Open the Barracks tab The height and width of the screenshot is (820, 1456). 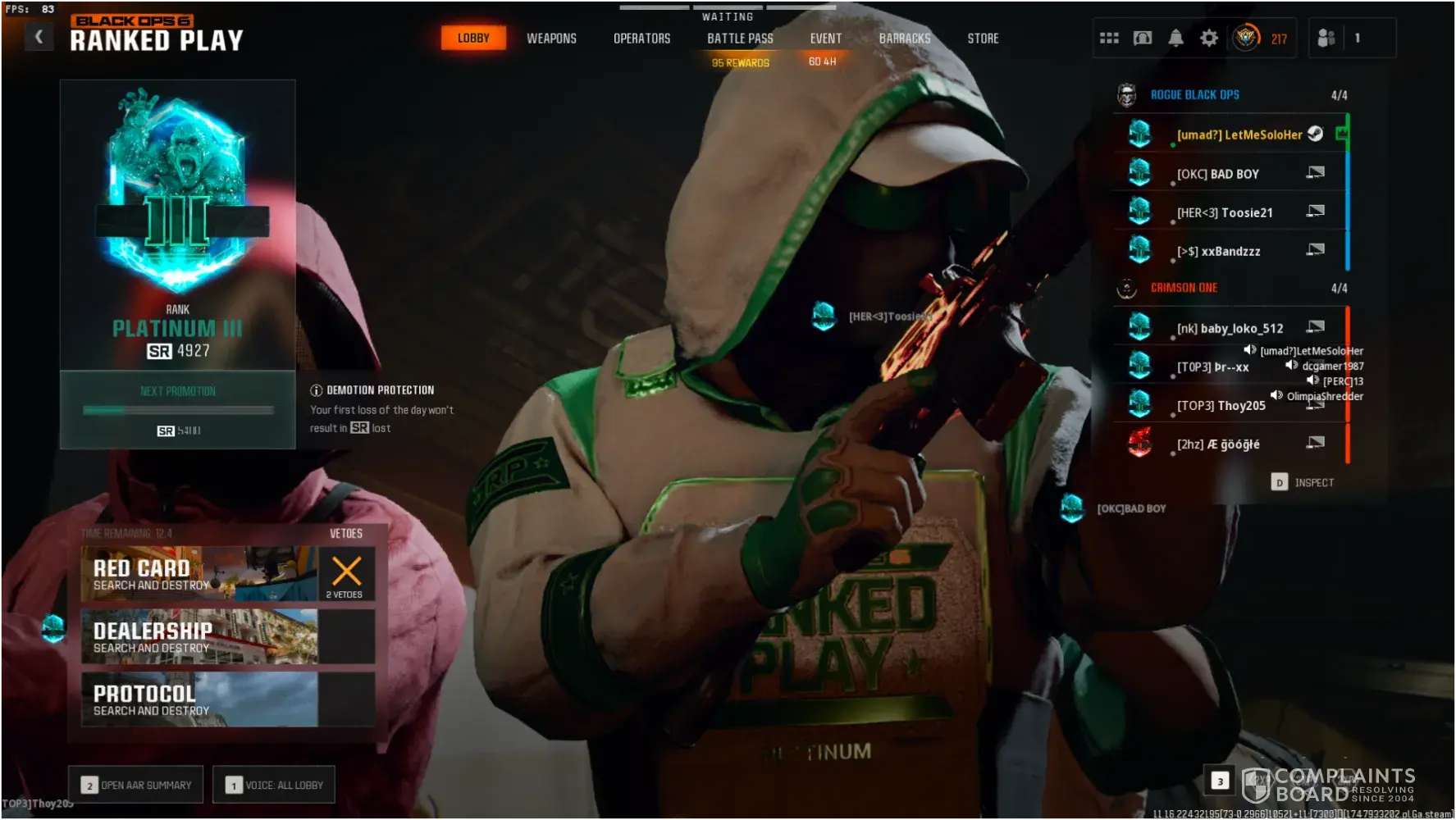[905, 39]
